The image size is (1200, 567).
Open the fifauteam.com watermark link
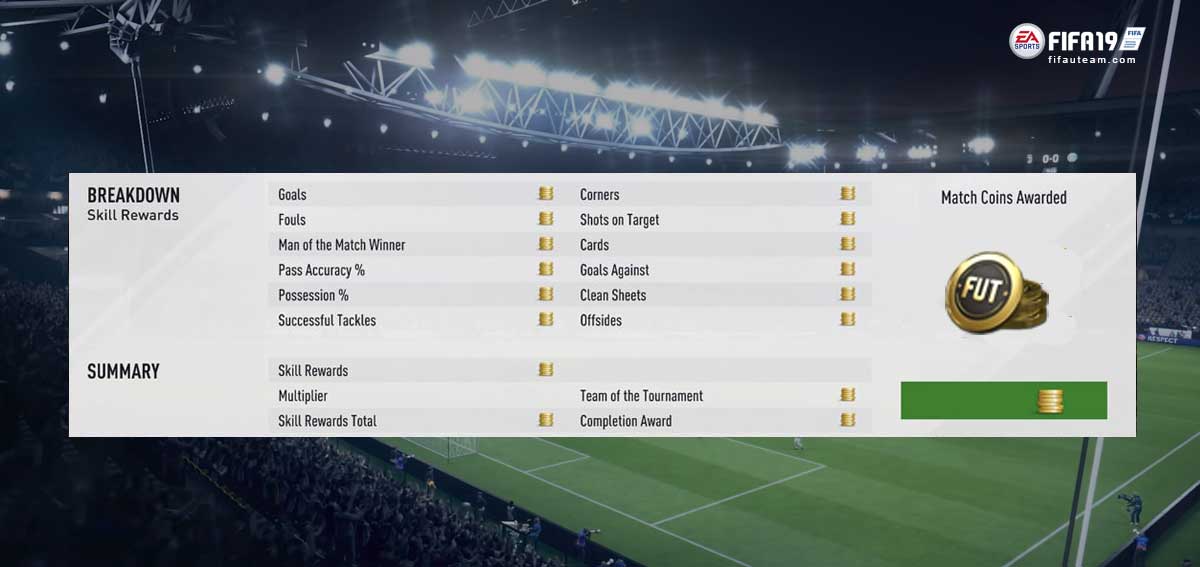tap(1091, 60)
